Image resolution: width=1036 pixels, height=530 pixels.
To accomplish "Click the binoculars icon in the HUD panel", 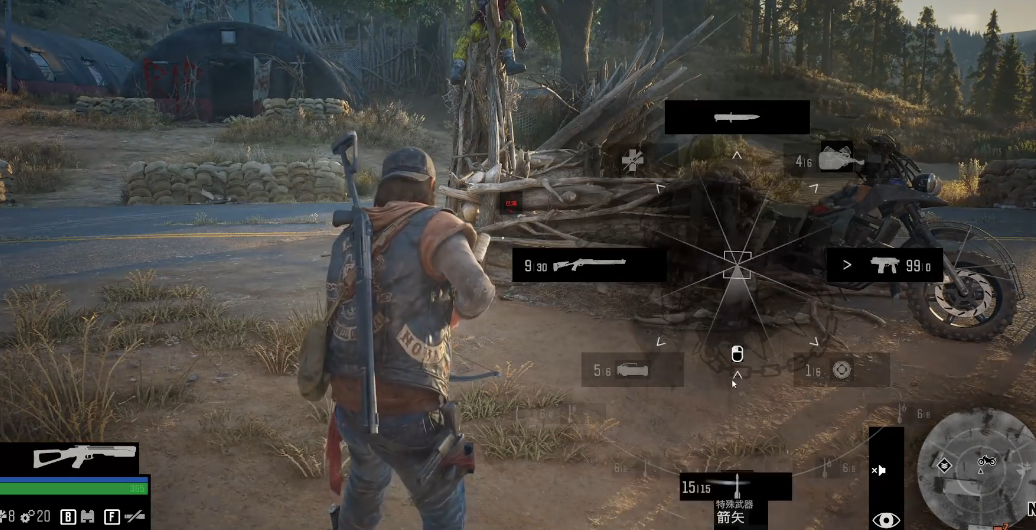I will point(87,517).
